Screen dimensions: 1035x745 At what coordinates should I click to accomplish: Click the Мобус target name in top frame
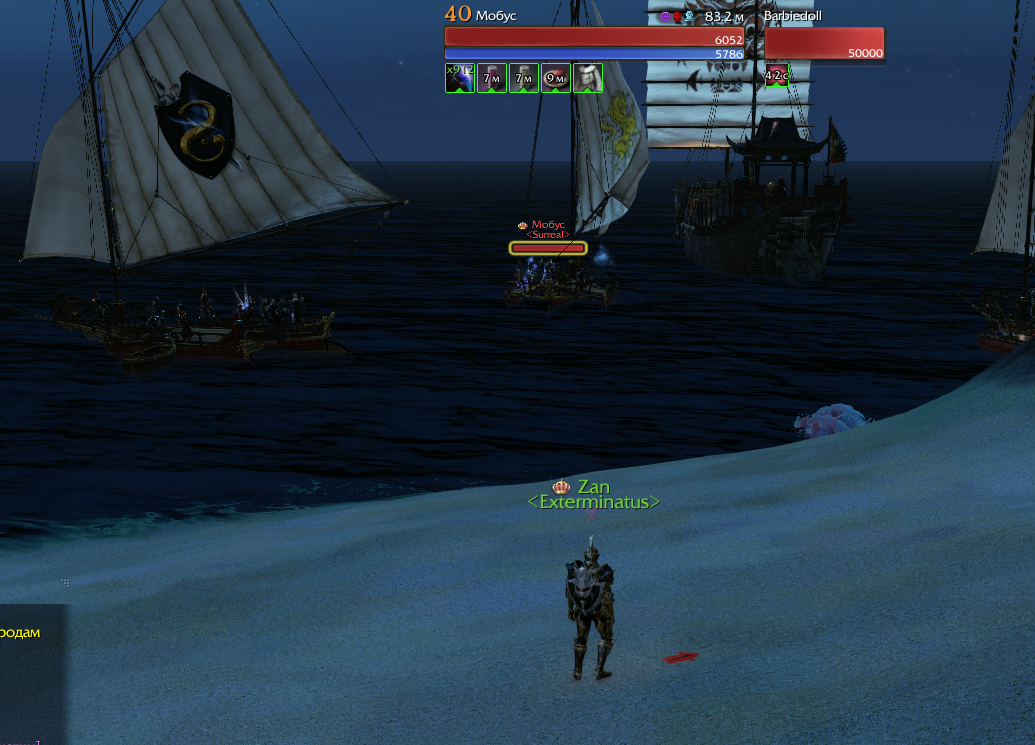pos(497,16)
